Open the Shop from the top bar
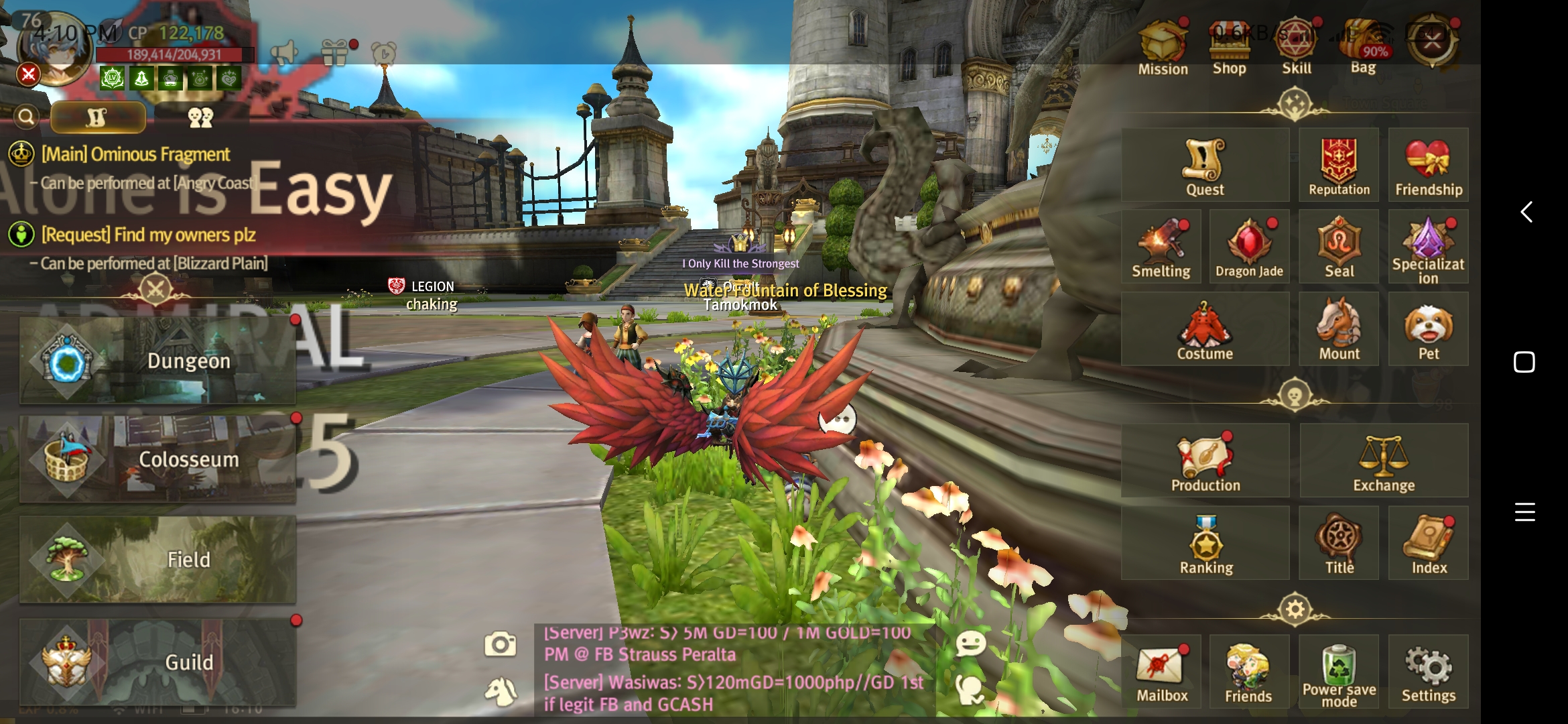Screen dimensions: 1568x724 click(x=1229, y=46)
